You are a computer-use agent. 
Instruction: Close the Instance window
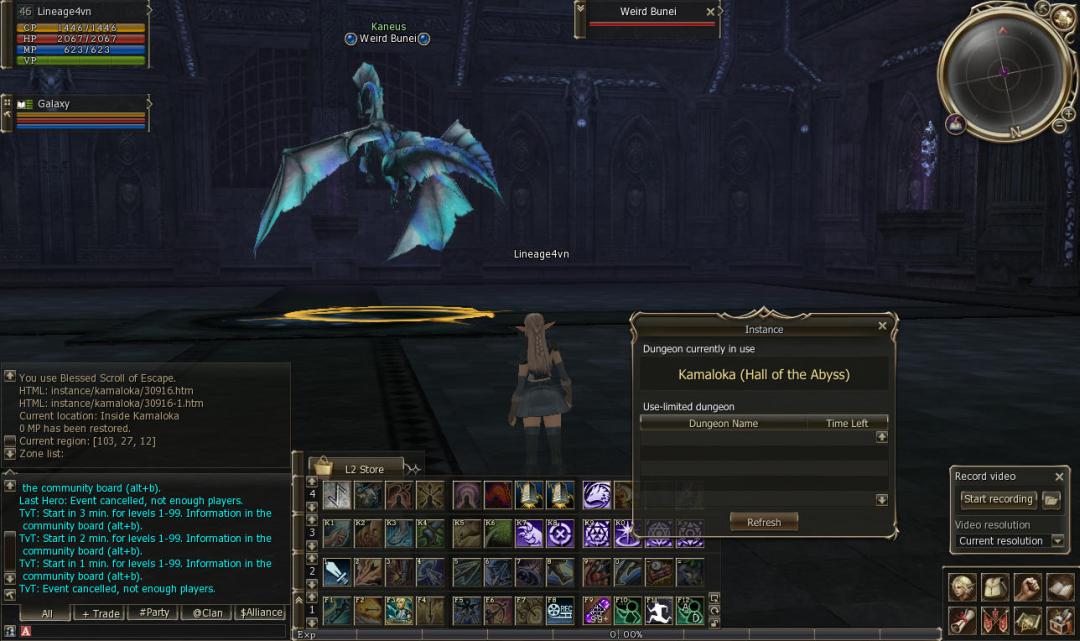pyautogui.click(x=882, y=326)
